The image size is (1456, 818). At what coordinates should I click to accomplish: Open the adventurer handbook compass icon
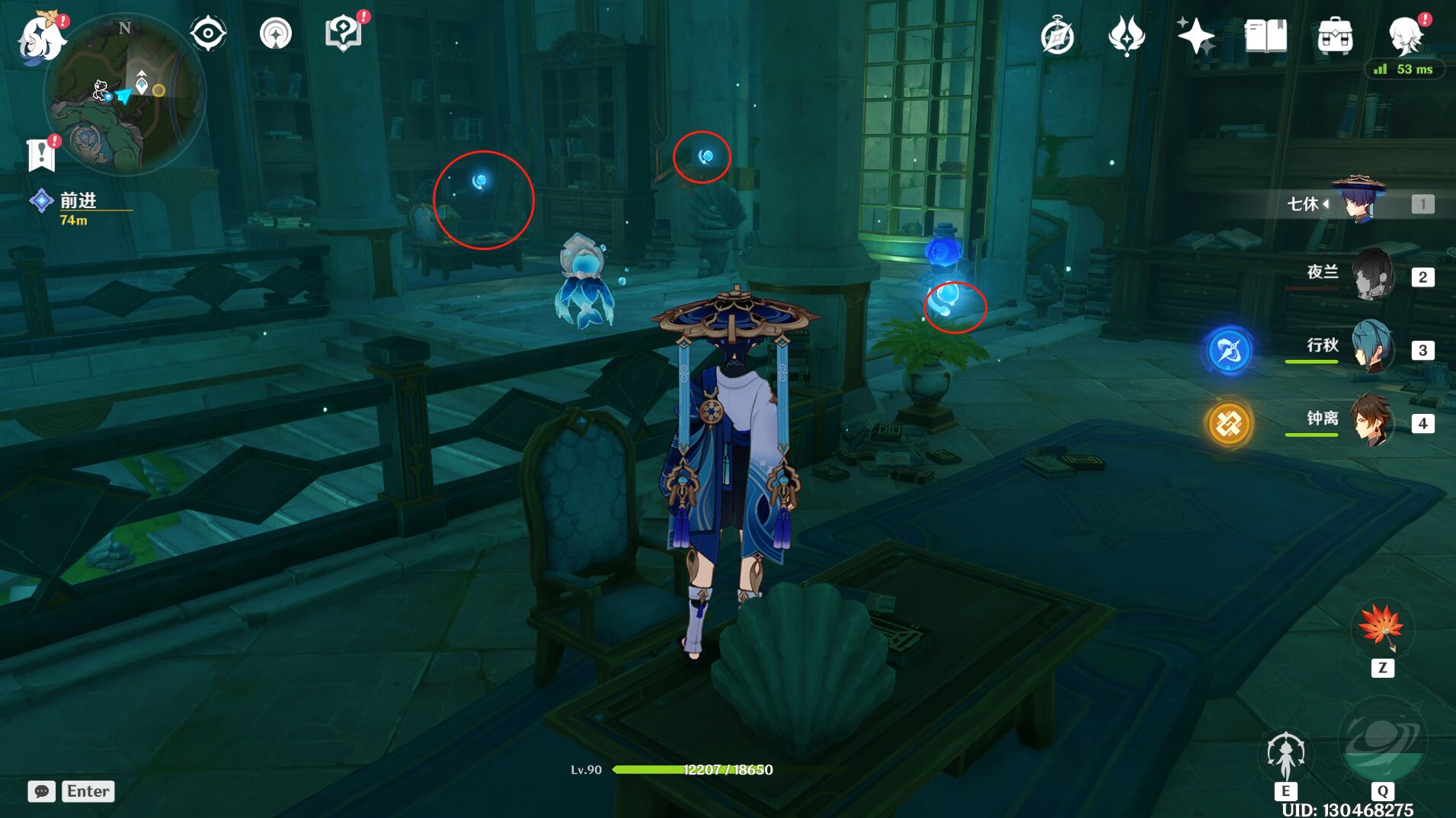(1058, 37)
